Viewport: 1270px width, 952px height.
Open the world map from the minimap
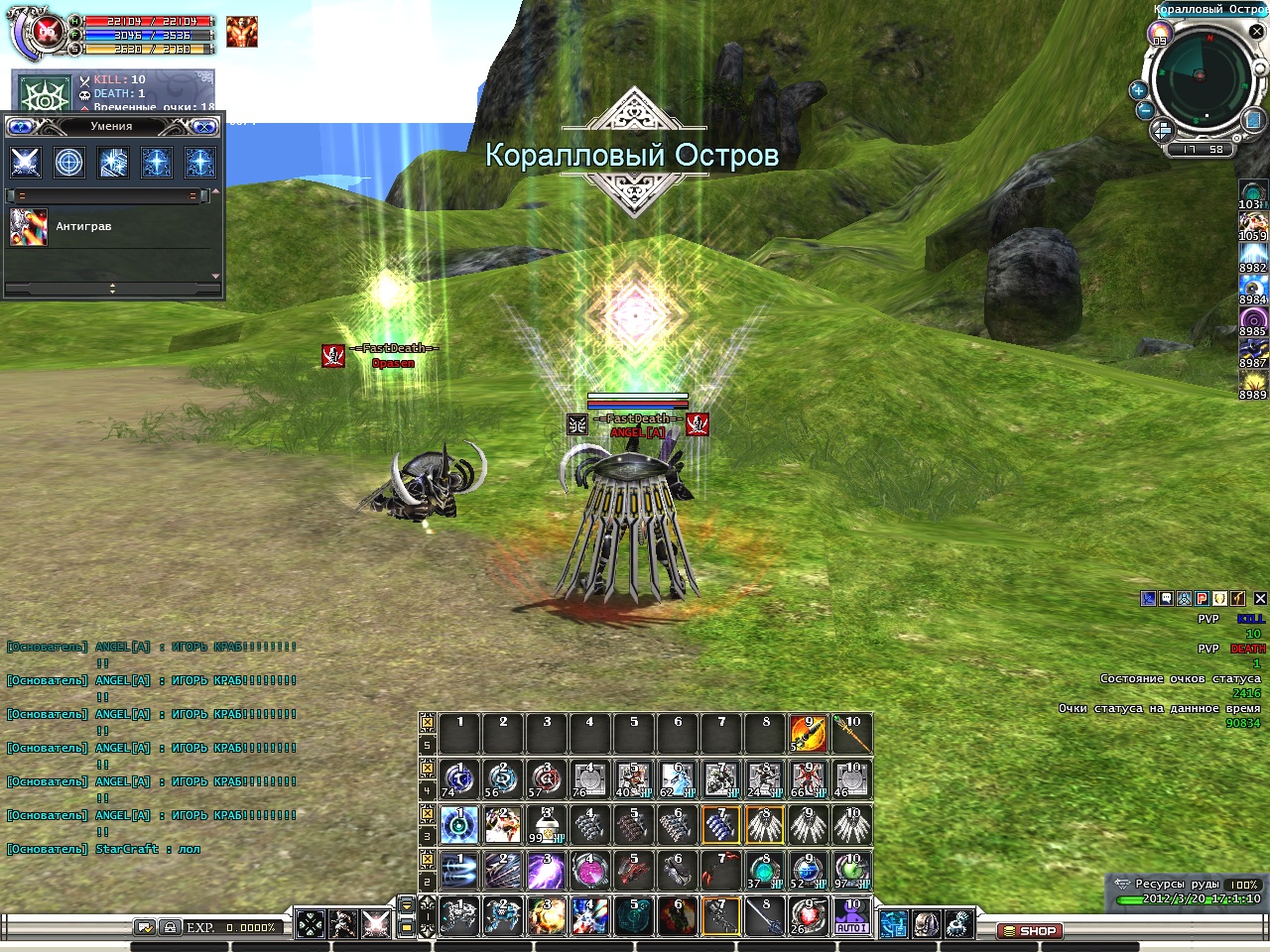1252,120
